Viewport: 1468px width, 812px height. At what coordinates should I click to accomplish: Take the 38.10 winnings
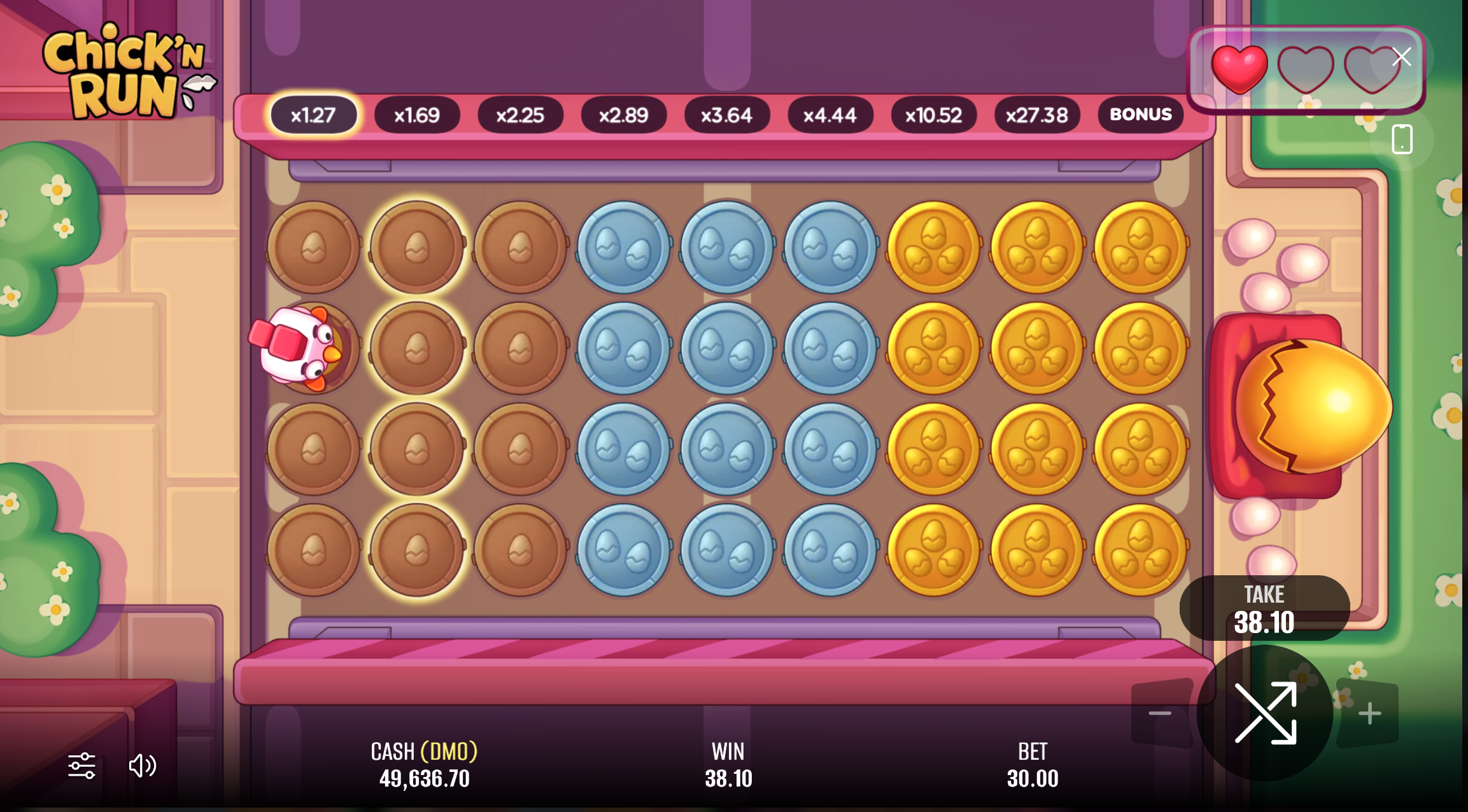[x=1264, y=609]
